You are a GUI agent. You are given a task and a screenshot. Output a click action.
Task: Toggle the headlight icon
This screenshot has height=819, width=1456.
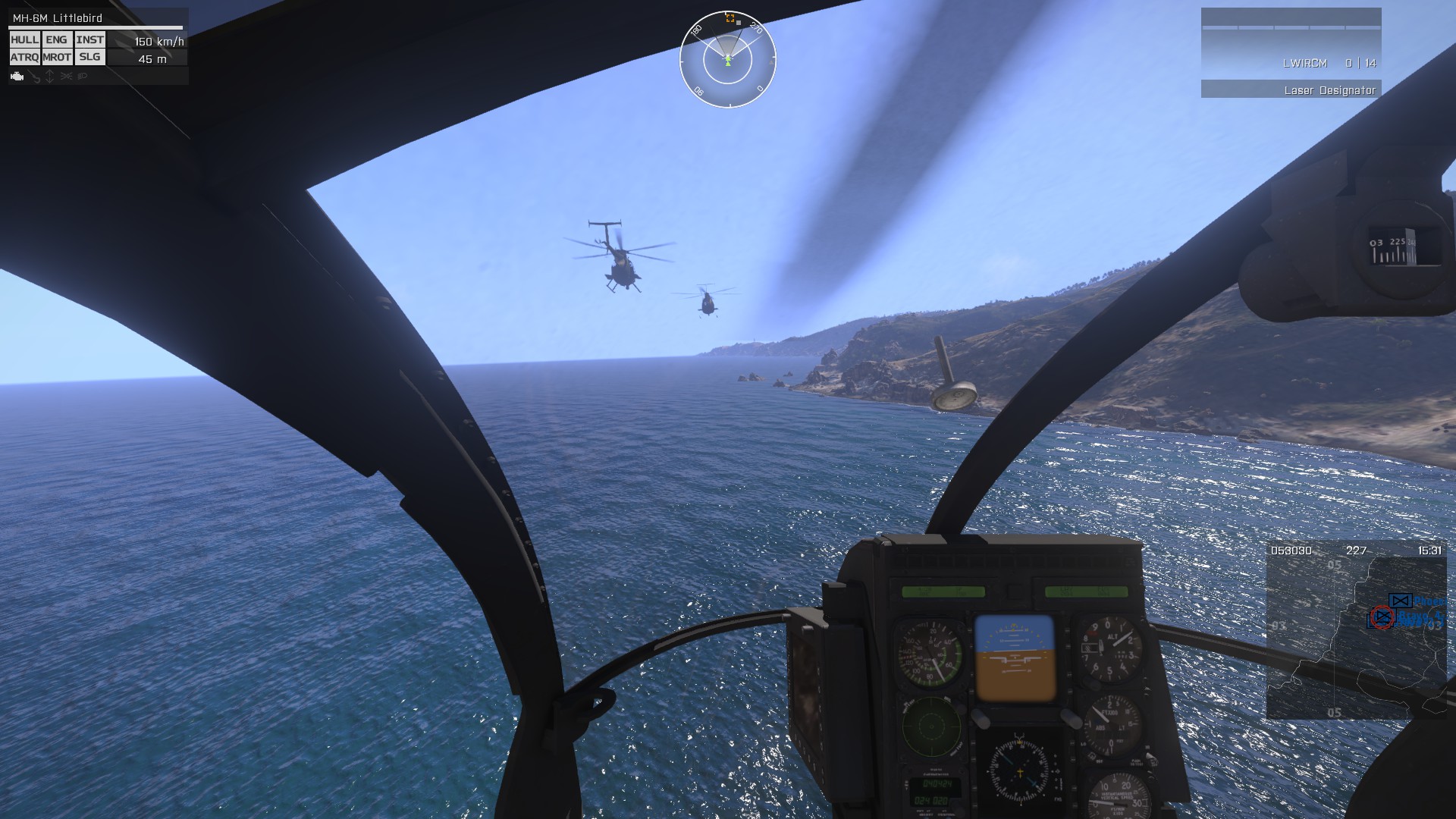(83, 77)
